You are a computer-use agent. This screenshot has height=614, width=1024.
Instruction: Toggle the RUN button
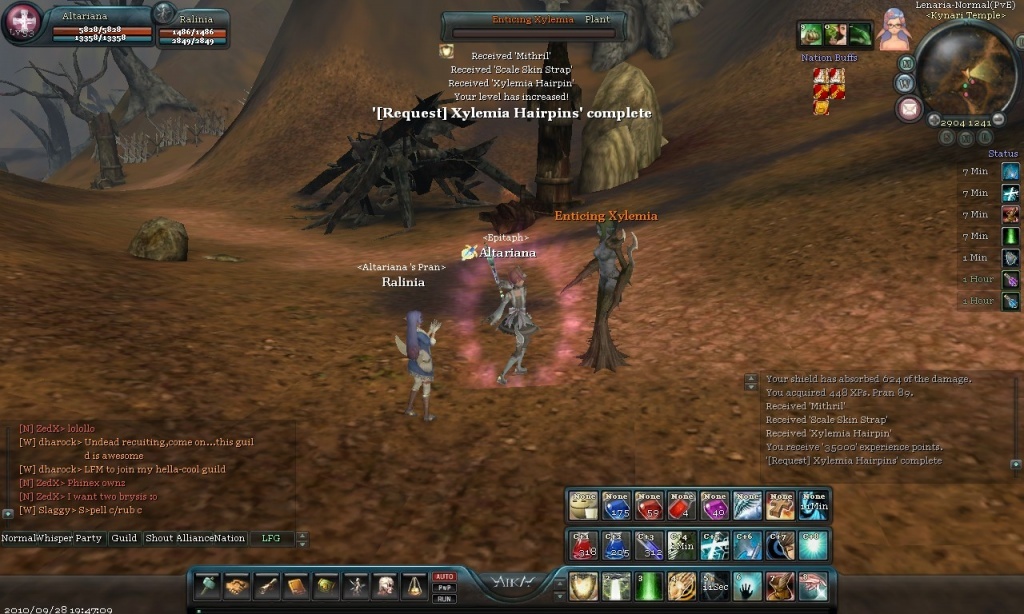pos(444,599)
